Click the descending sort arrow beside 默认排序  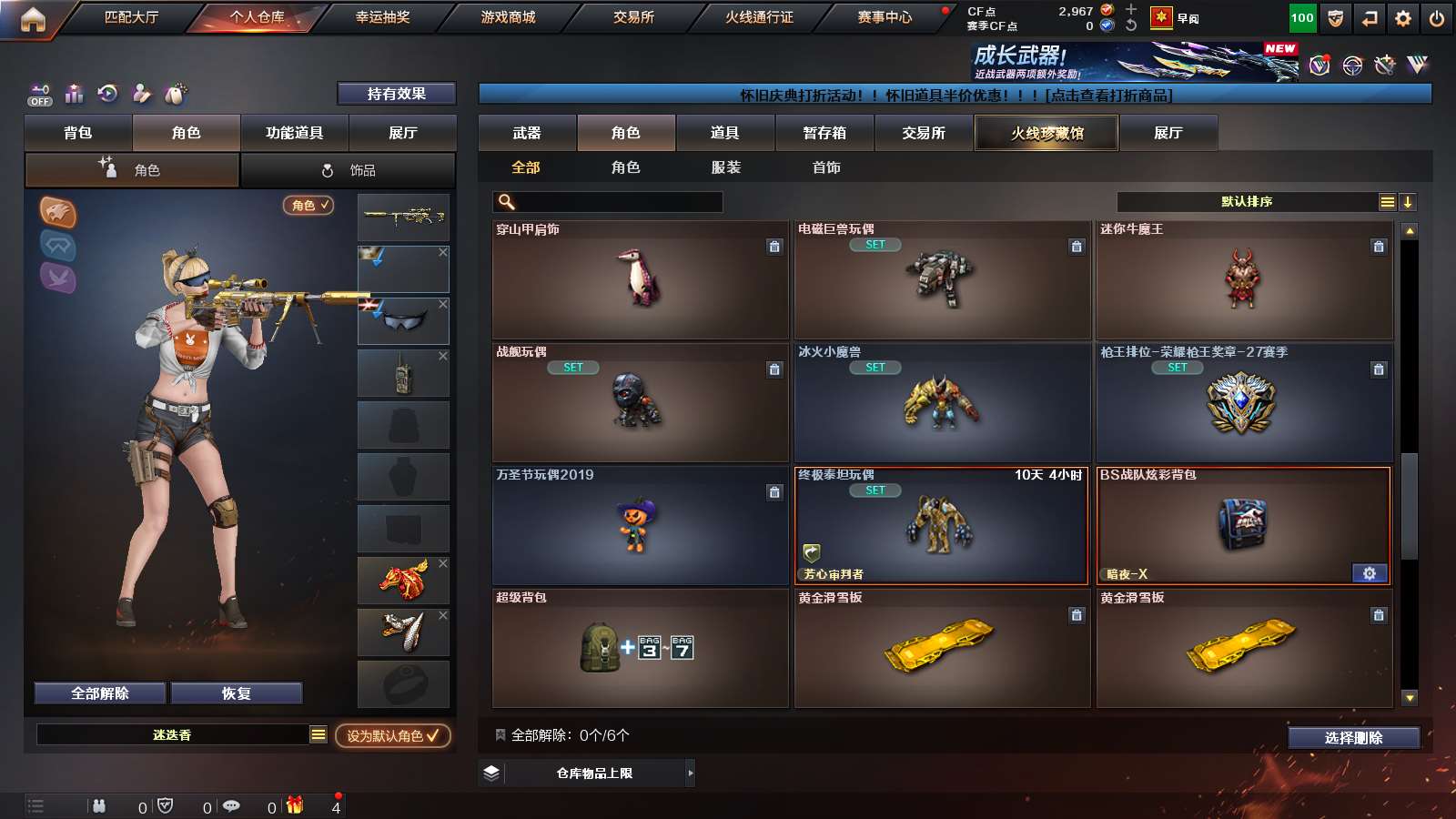[x=1408, y=201]
